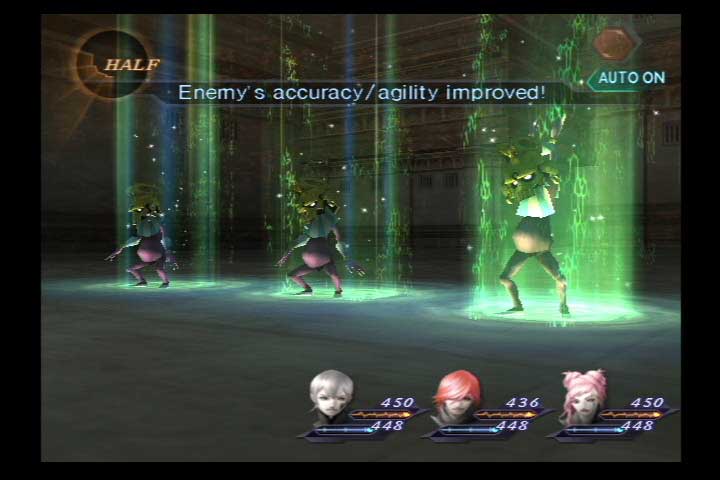This screenshot has height=480, width=720.
Task: Click the orange hexagon icon above AUTO
Action: [x=612, y=43]
